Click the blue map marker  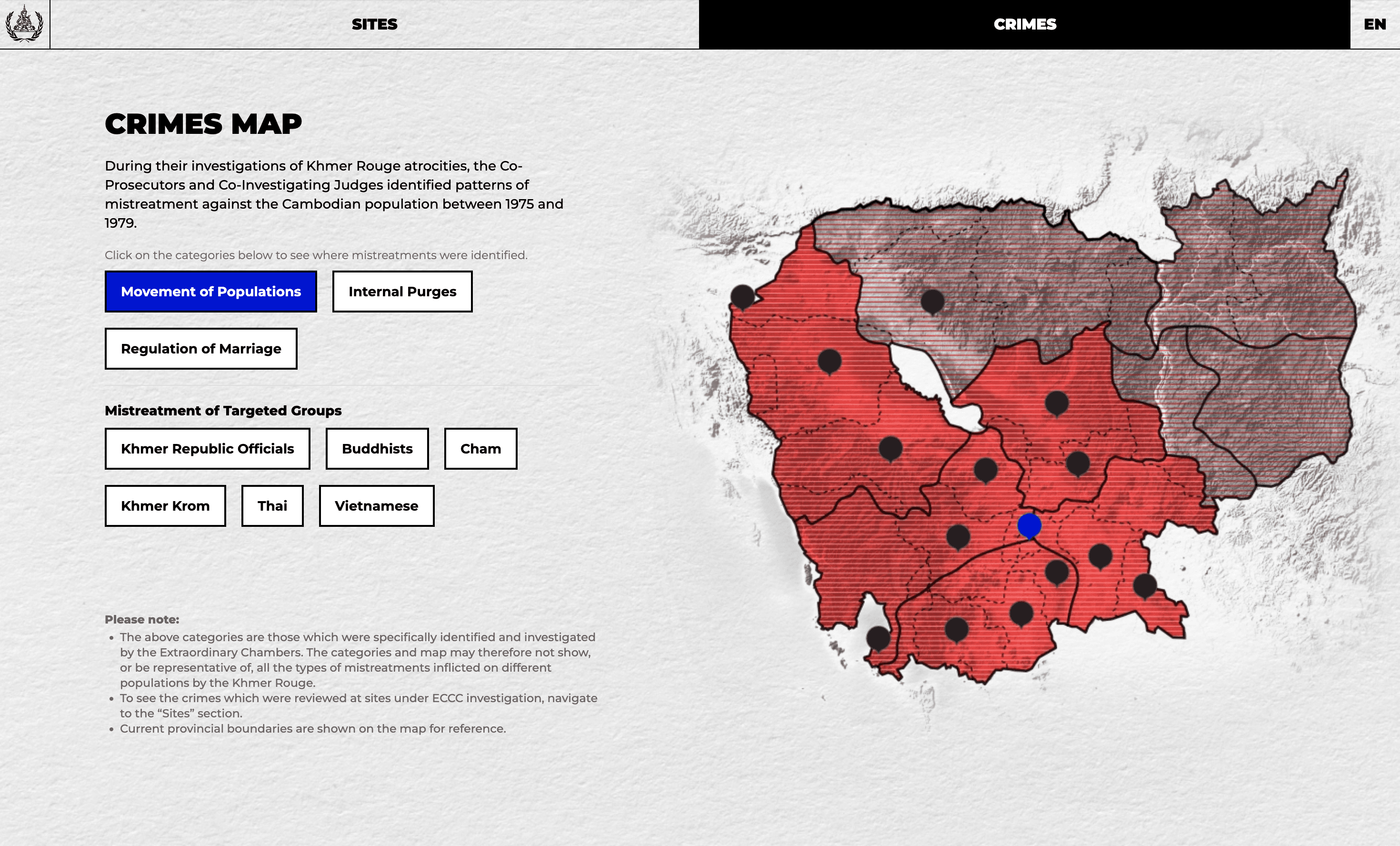tap(1029, 525)
